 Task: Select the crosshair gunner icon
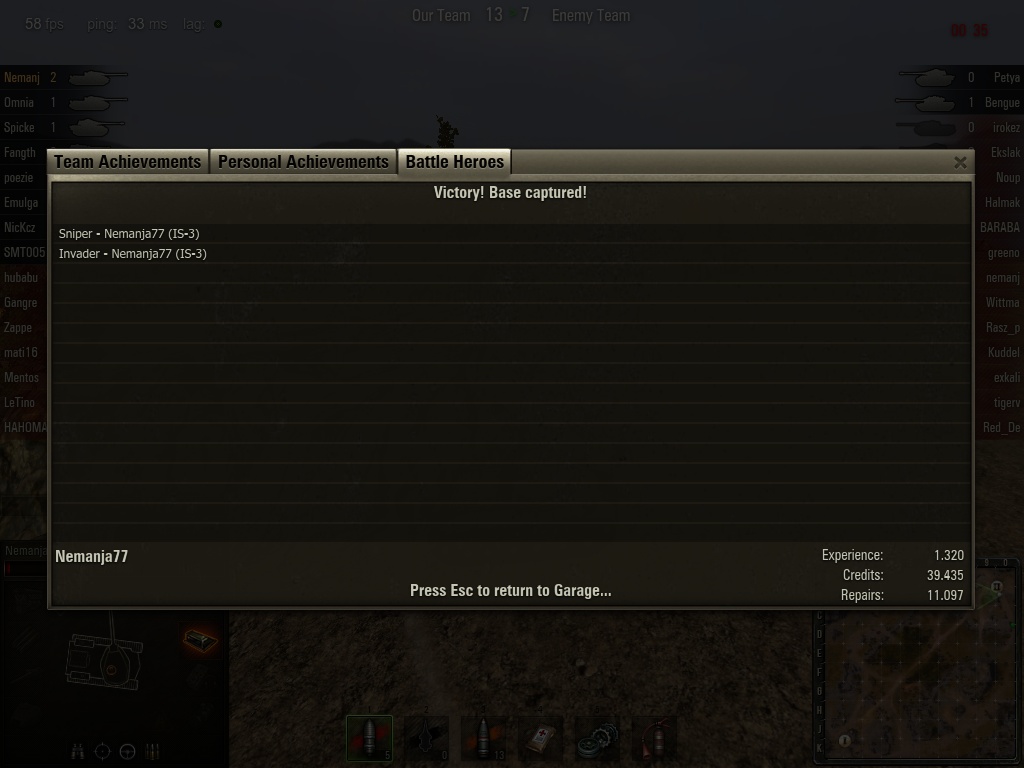pyautogui.click(x=103, y=751)
